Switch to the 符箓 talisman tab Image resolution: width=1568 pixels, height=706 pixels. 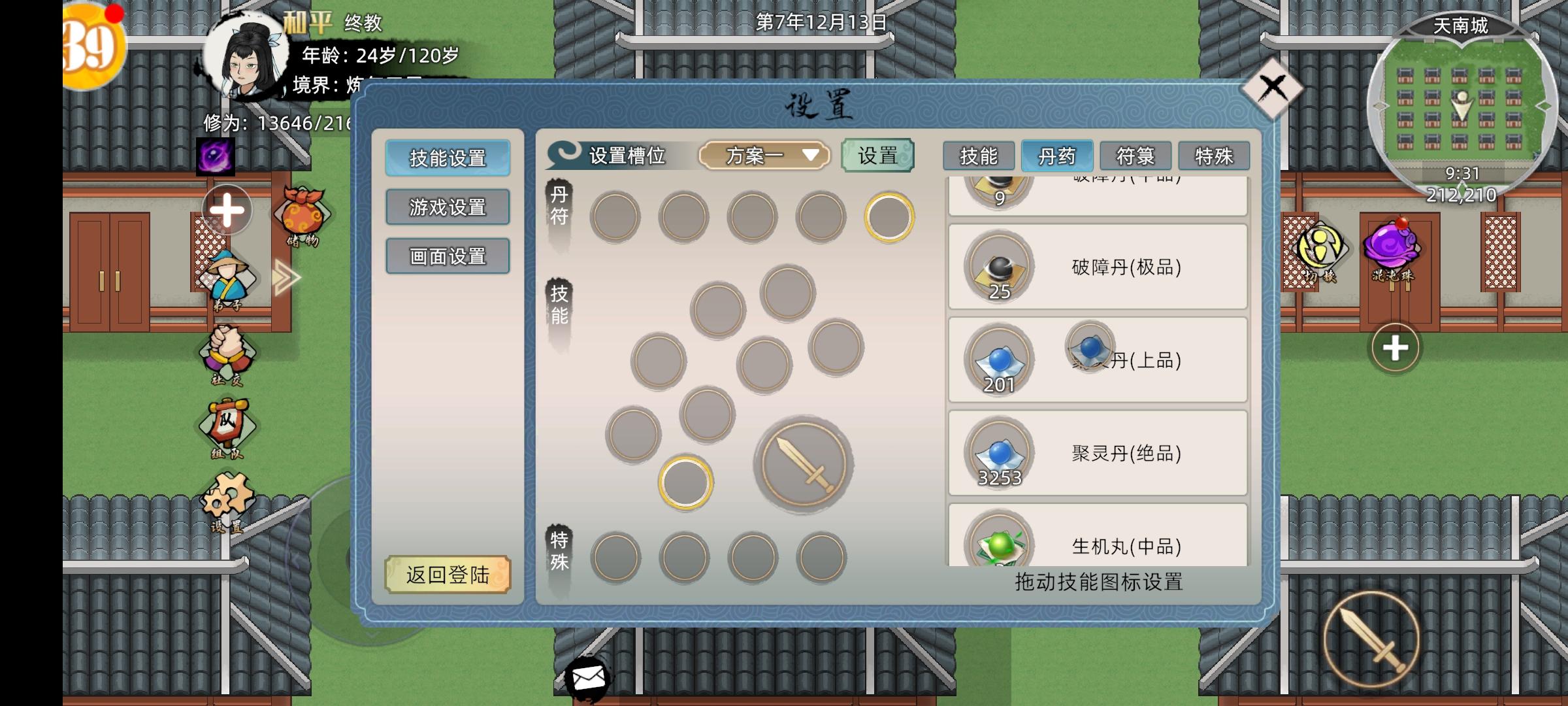(x=1134, y=156)
